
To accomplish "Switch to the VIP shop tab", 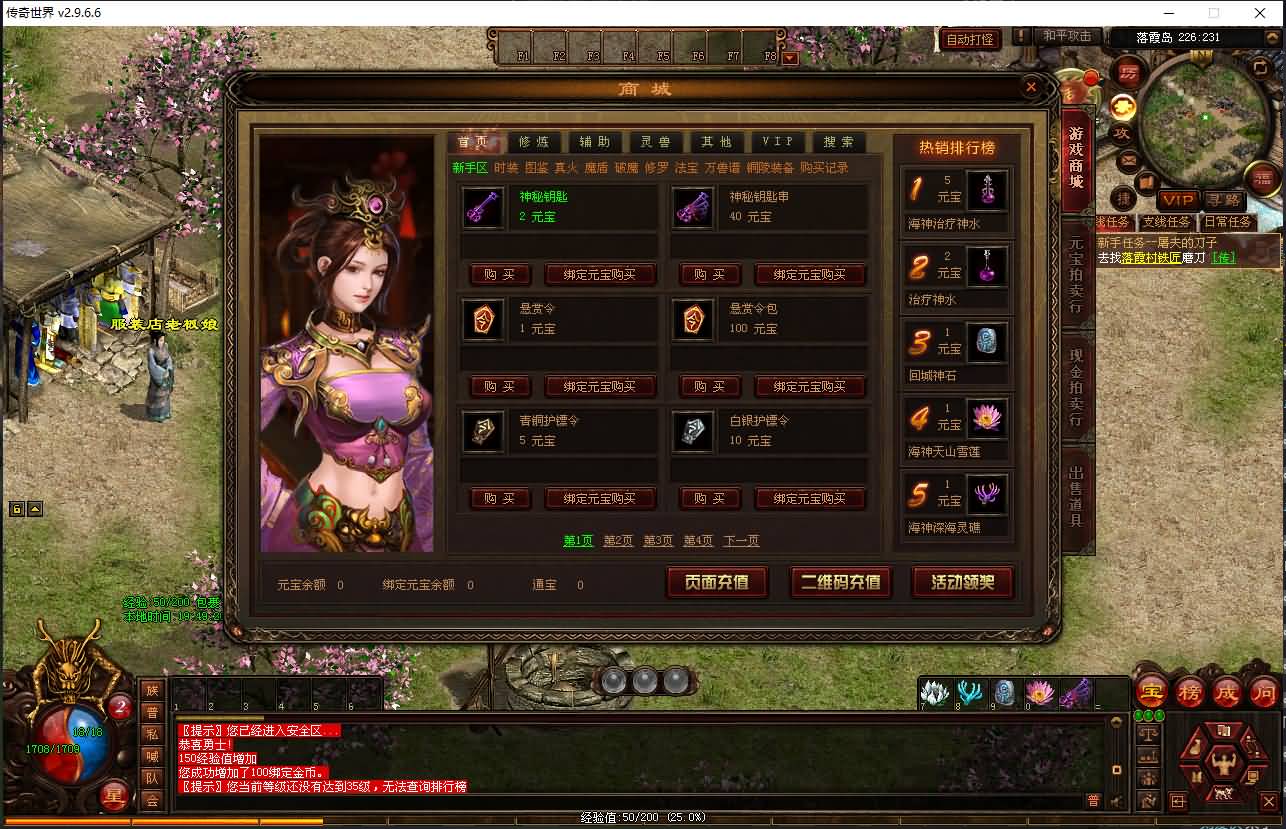I will tap(778, 141).
